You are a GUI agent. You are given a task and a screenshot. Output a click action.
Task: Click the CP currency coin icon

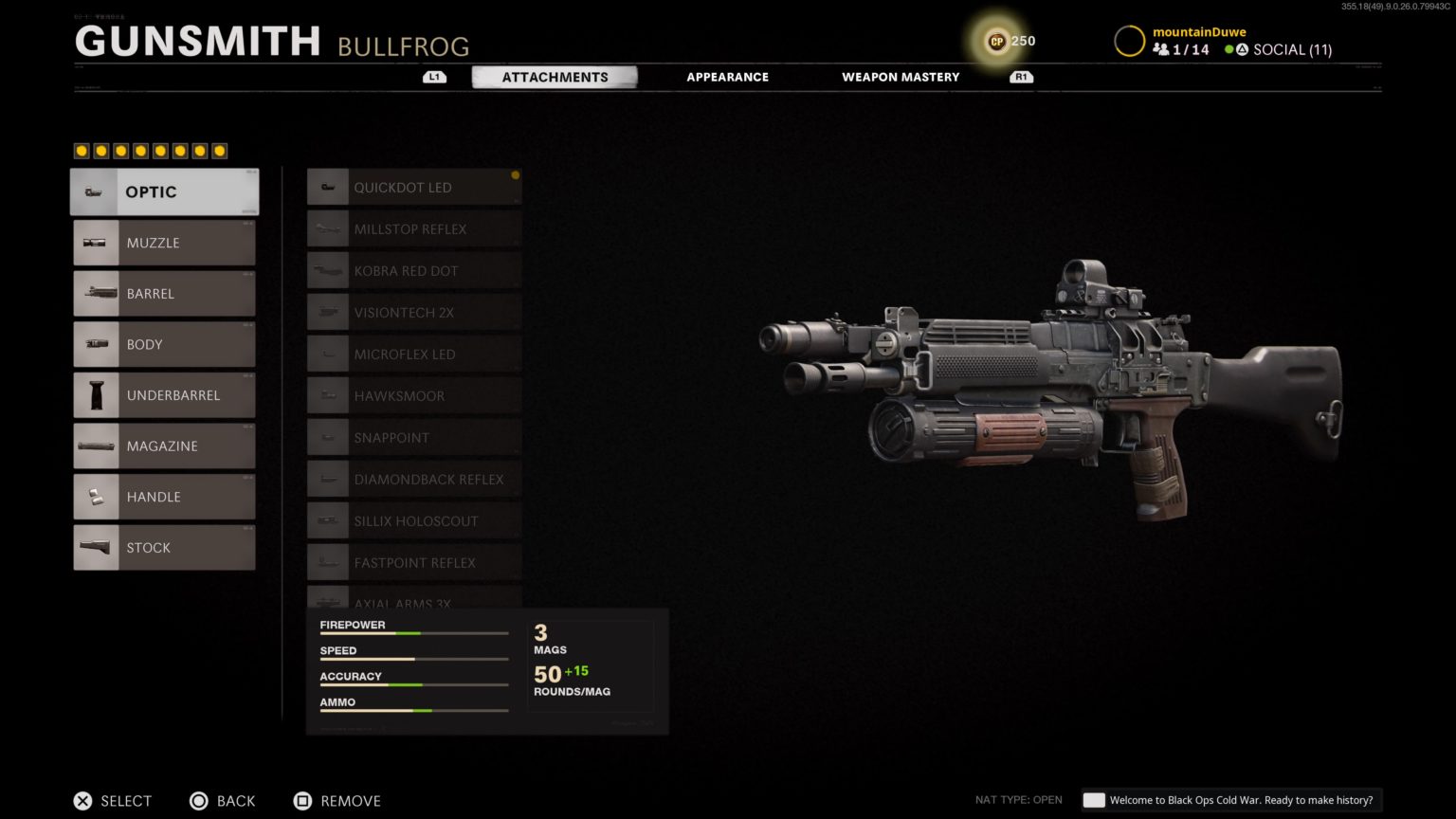[996, 41]
